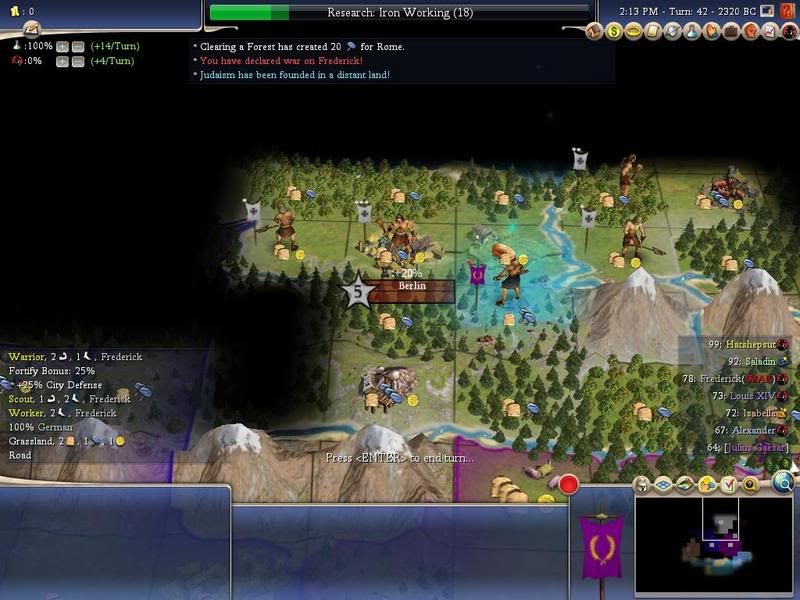Toggle the tile grid display button
800x600 pixels.
click(x=663, y=485)
